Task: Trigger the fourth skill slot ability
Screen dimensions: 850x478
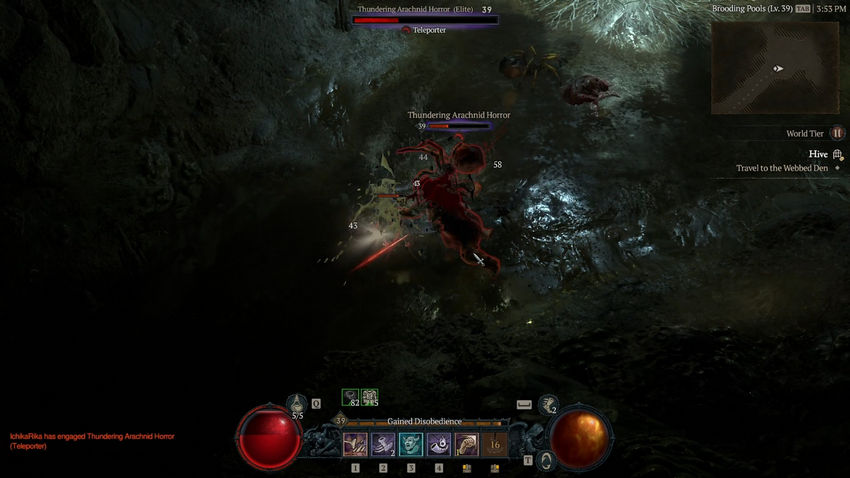Action: point(439,444)
